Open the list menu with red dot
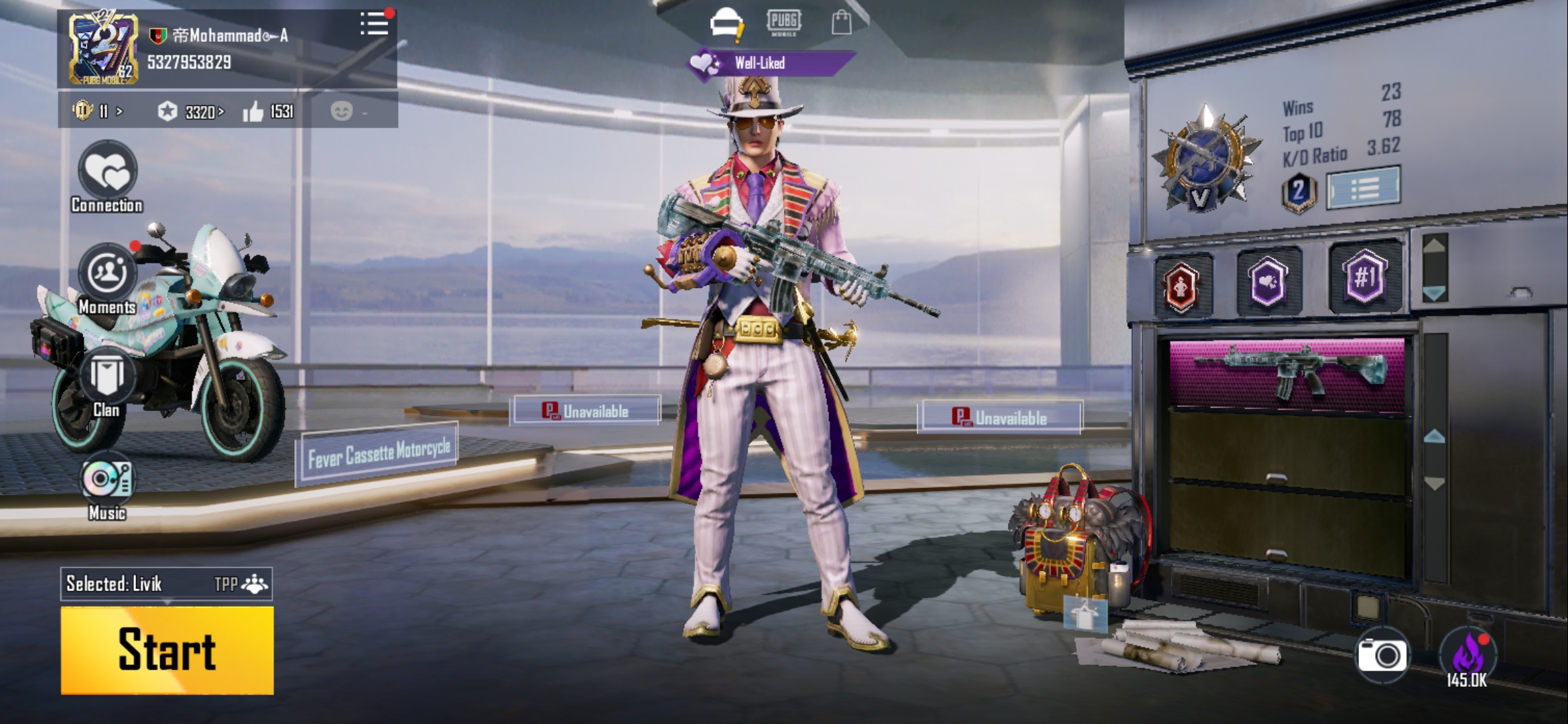This screenshot has height=724, width=1568. [374, 24]
